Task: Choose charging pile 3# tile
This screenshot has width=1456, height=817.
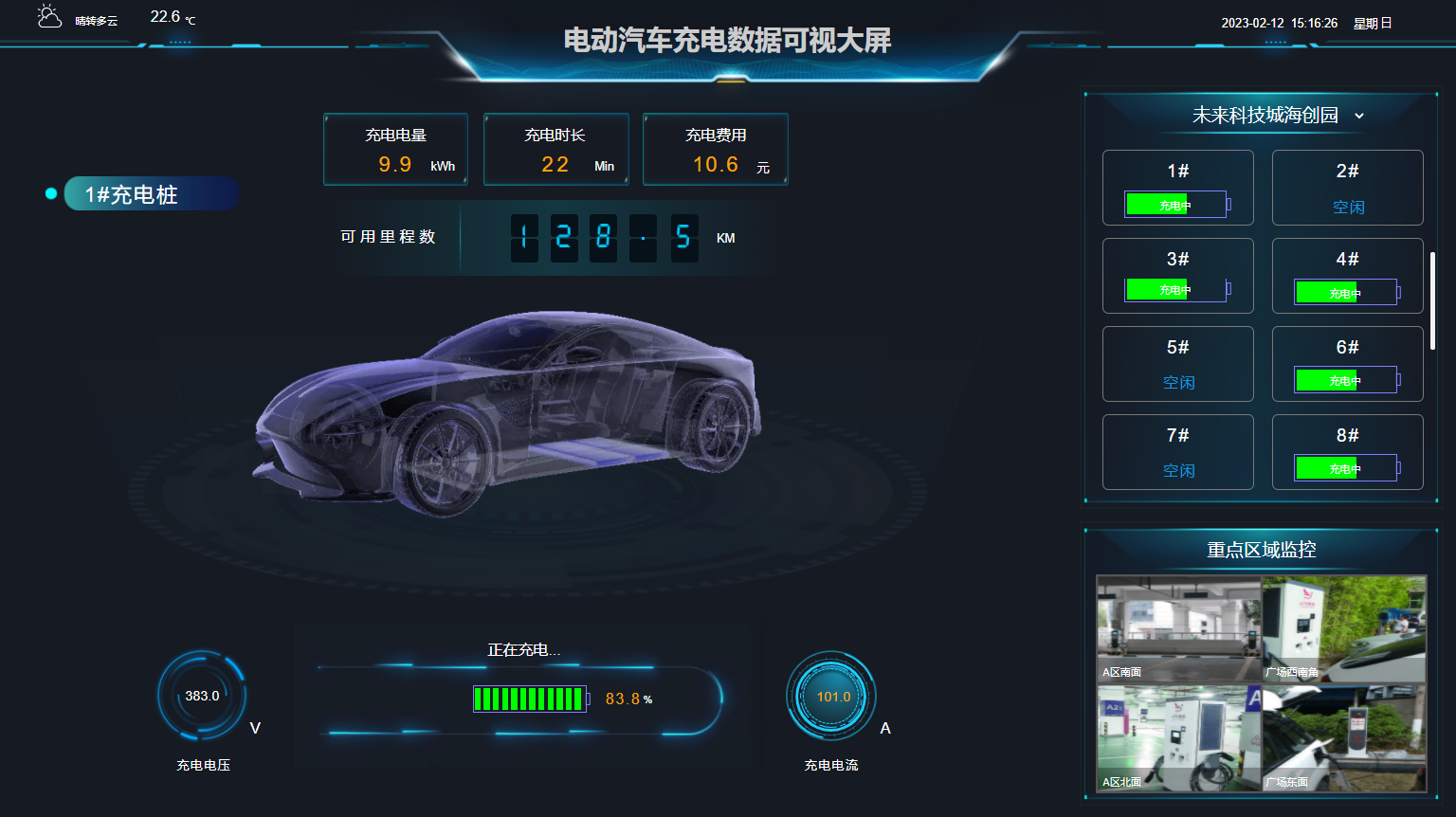Action: point(1177,276)
